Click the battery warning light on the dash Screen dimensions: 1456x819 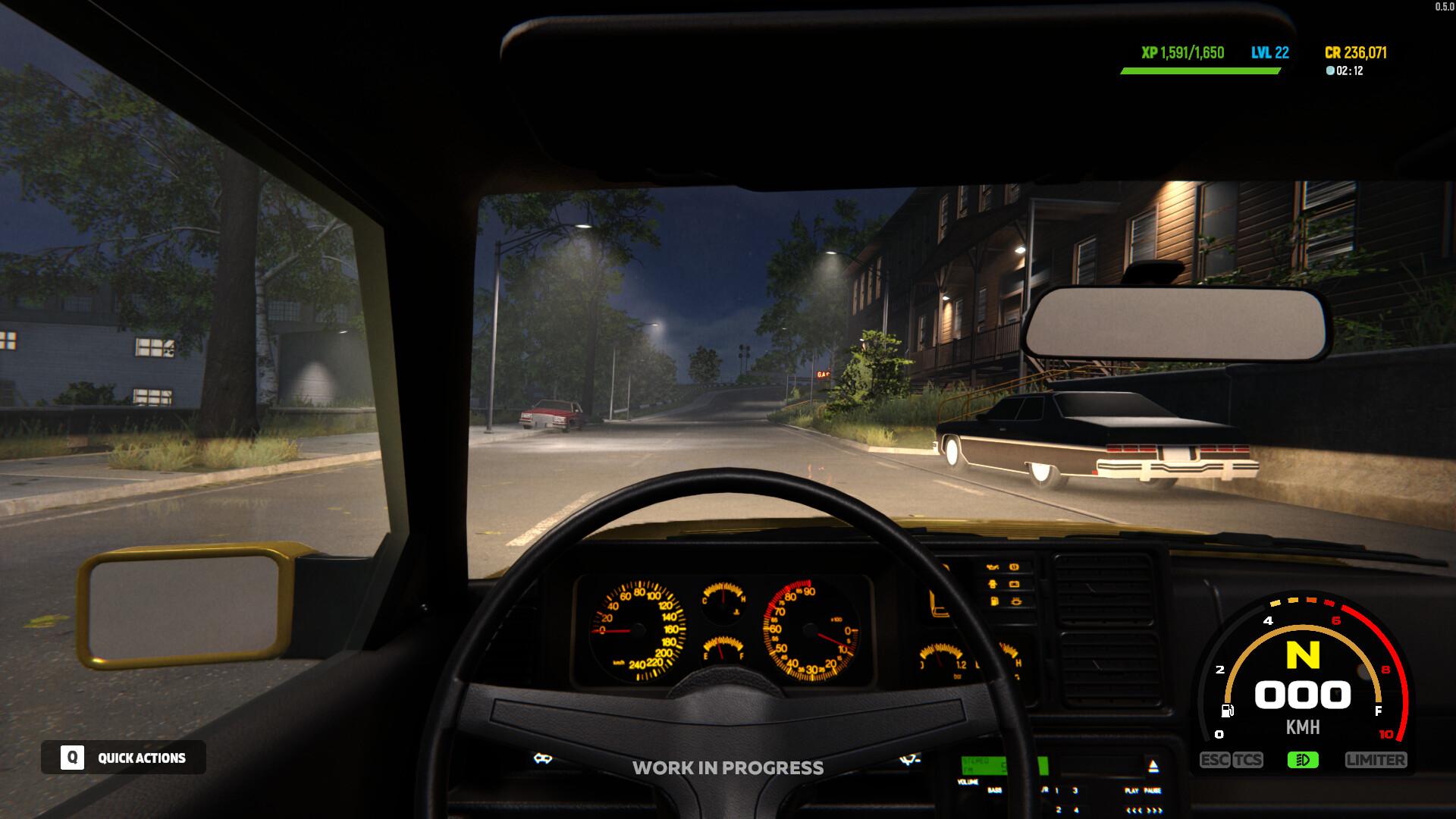coord(1015,584)
